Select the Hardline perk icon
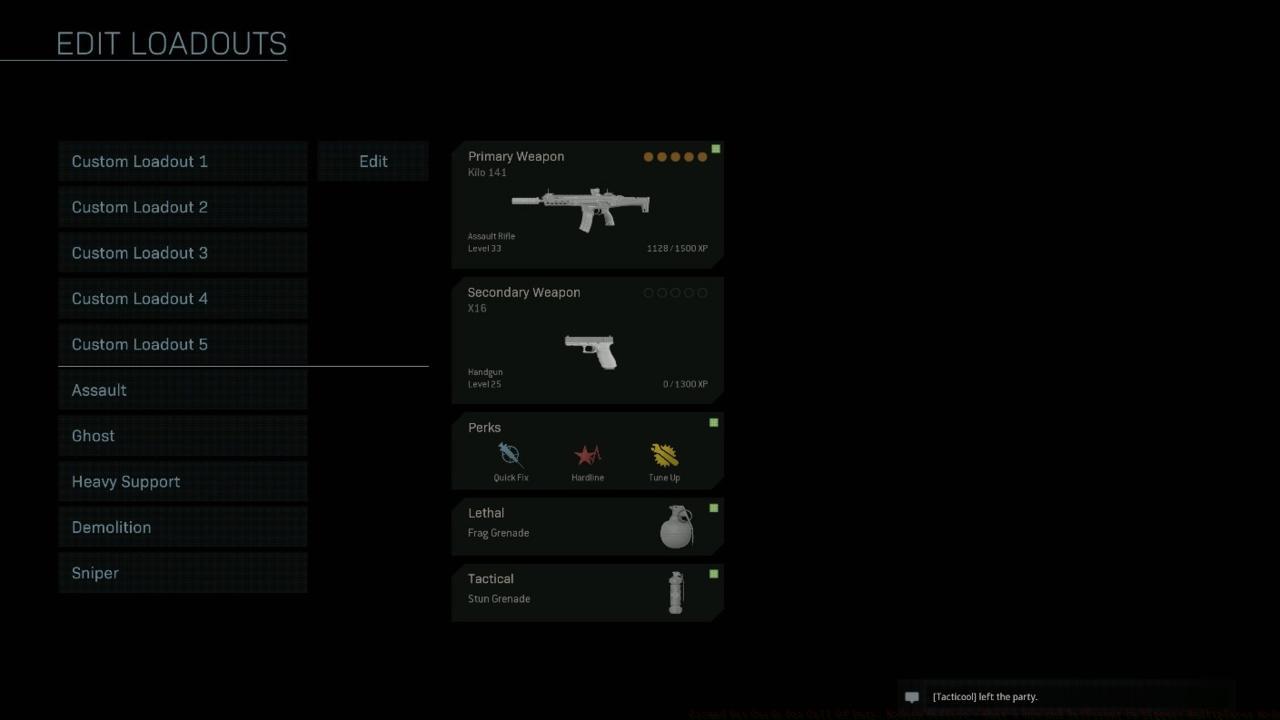Viewport: 1280px width, 720px height. (587, 457)
